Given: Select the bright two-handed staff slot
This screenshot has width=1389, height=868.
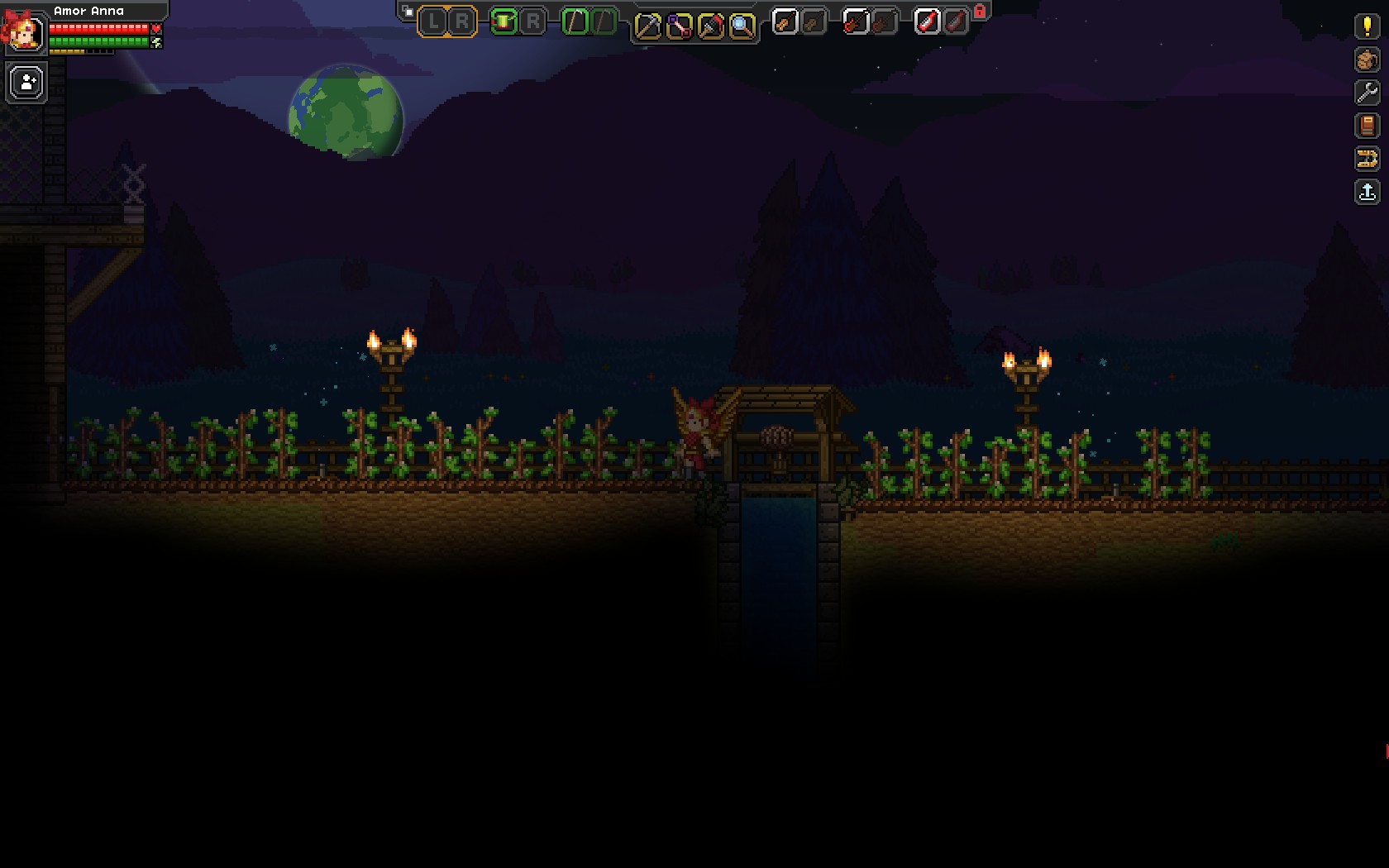Looking at the screenshot, I should pyautogui.click(x=575, y=22).
